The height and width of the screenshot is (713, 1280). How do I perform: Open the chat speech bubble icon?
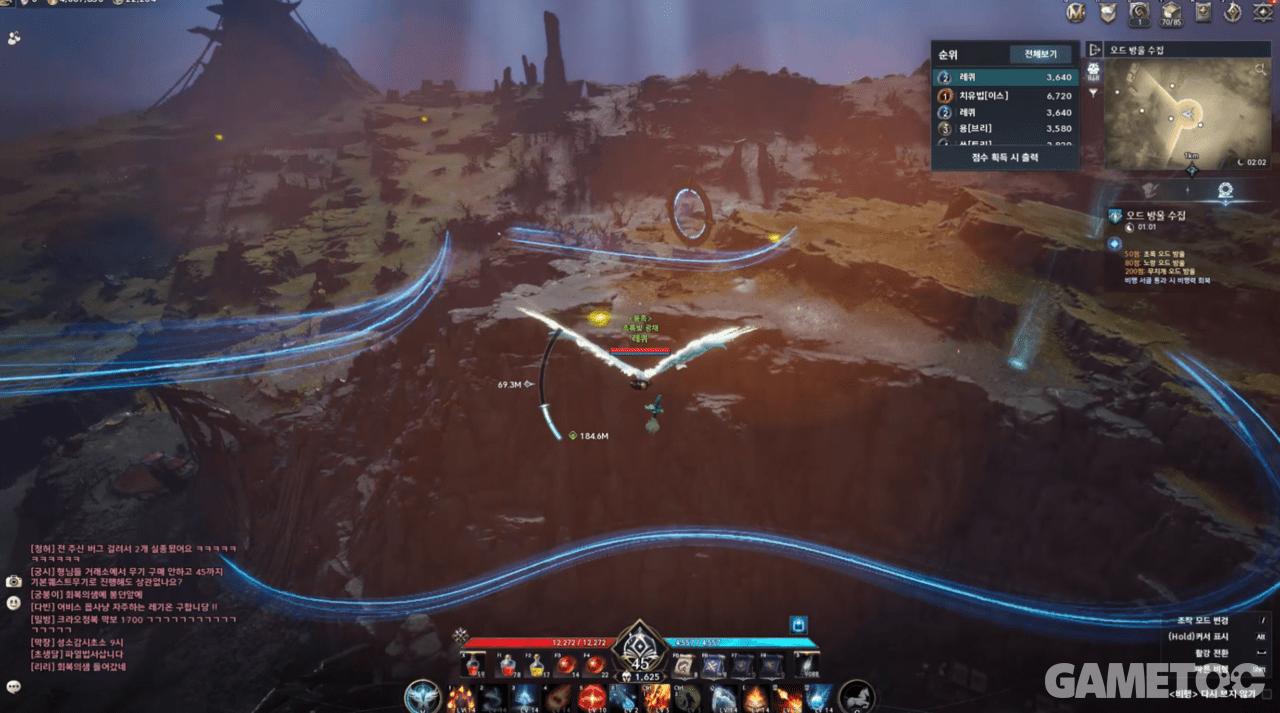click(x=14, y=687)
